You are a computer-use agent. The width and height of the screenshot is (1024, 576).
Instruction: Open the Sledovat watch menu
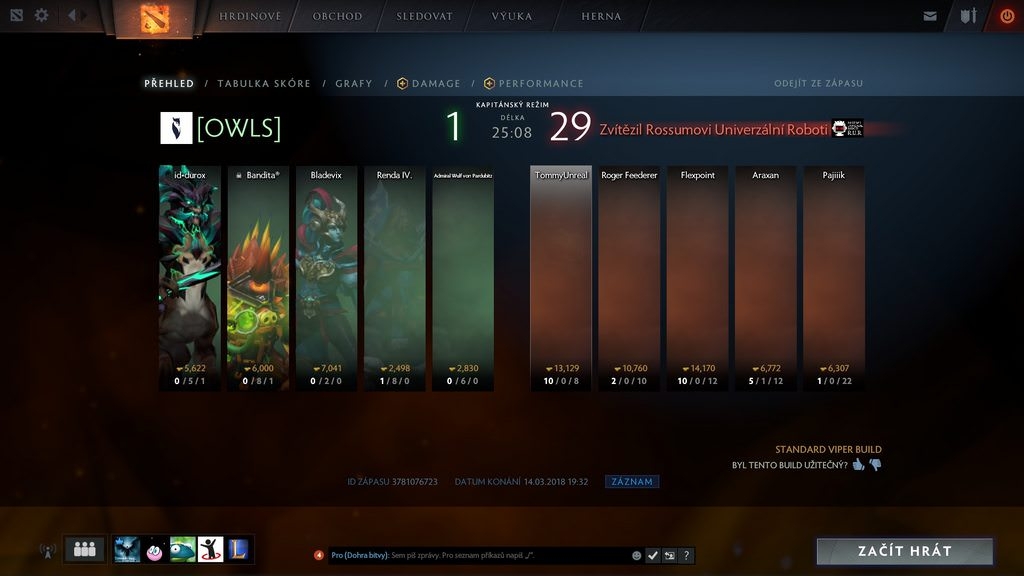click(424, 17)
